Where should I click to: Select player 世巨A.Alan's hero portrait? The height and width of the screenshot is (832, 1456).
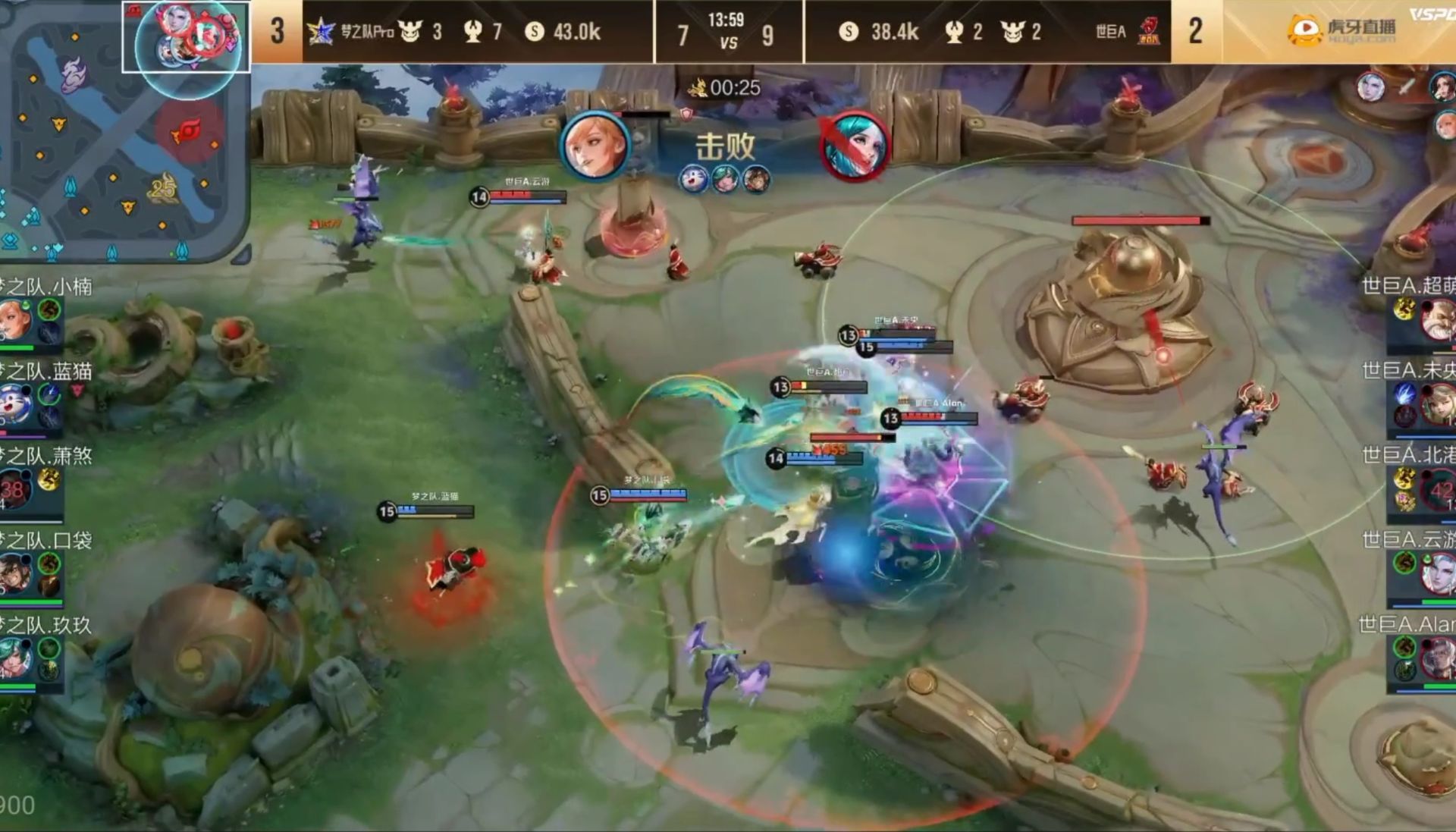click(x=1439, y=658)
